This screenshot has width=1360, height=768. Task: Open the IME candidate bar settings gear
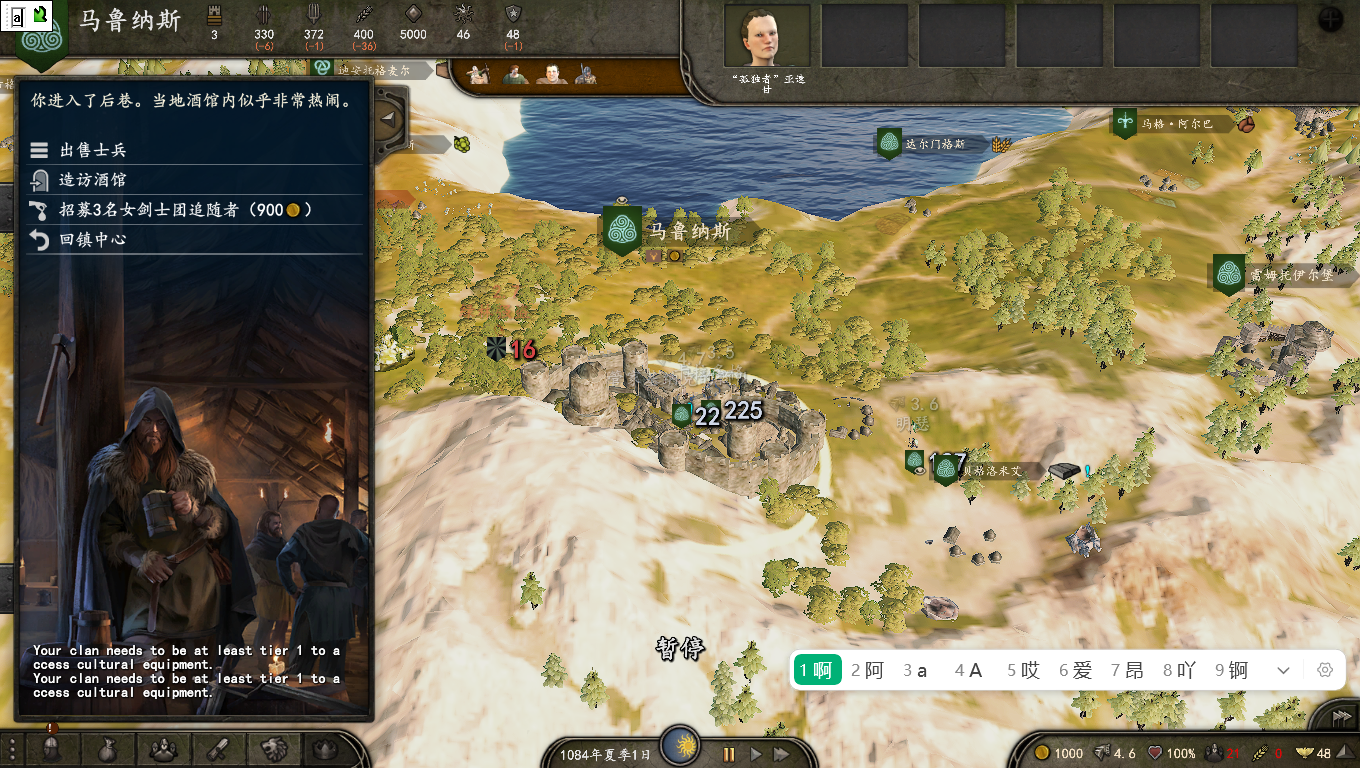[1325, 670]
